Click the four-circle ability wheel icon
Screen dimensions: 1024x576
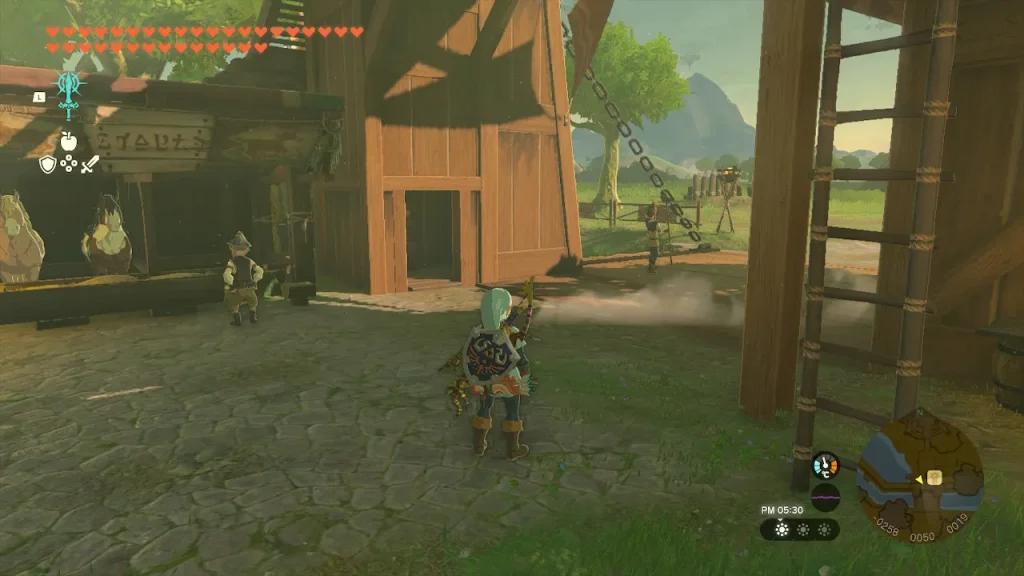(68, 164)
